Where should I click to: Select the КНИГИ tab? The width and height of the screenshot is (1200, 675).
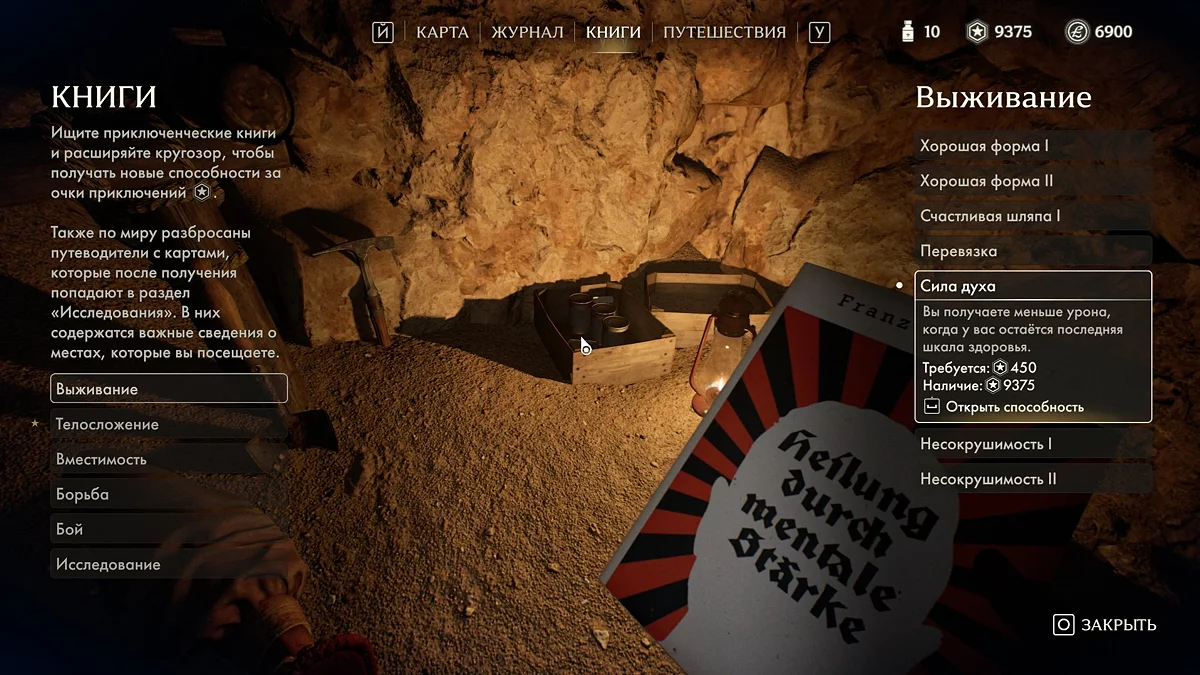click(613, 32)
